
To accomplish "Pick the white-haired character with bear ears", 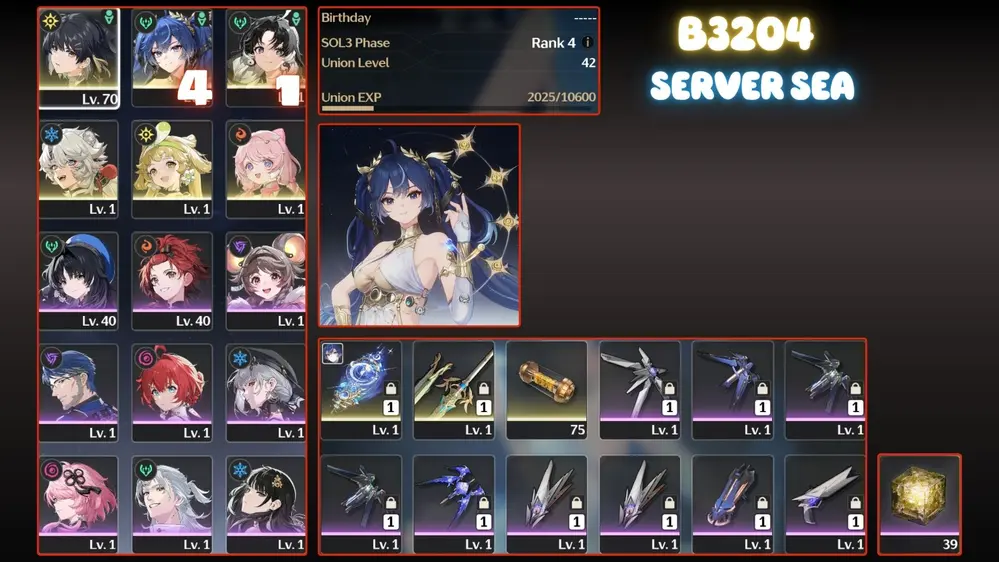I will tap(79, 169).
